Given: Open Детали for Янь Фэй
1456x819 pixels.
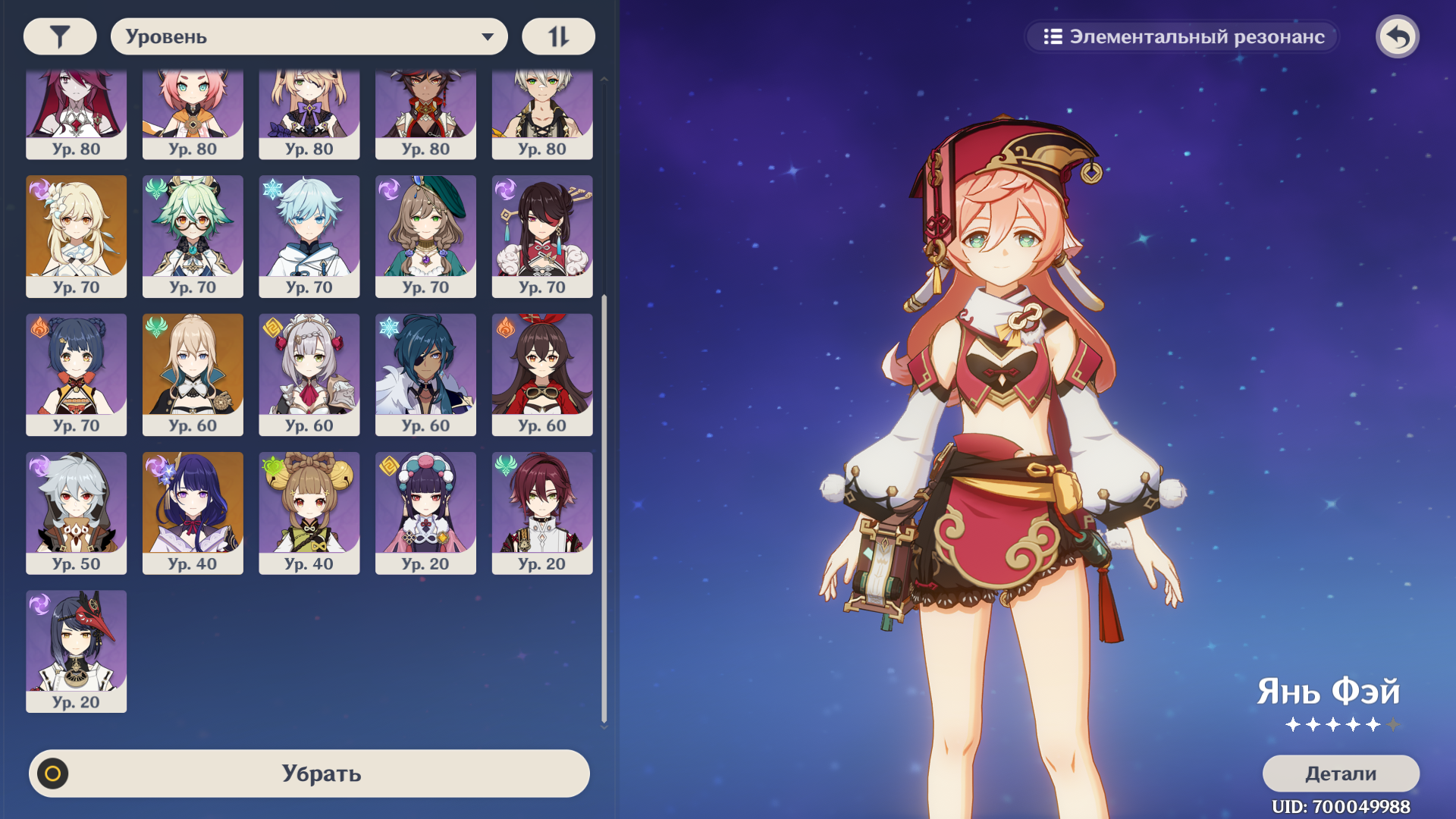Looking at the screenshot, I should 1340,773.
